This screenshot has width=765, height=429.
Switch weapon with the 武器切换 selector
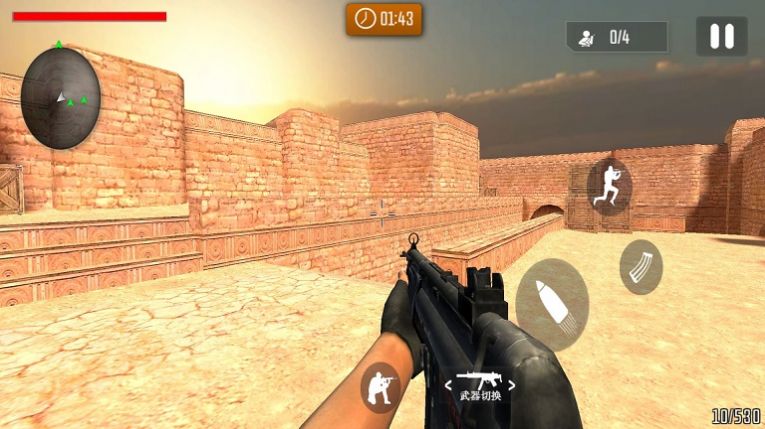pos(480,386)
